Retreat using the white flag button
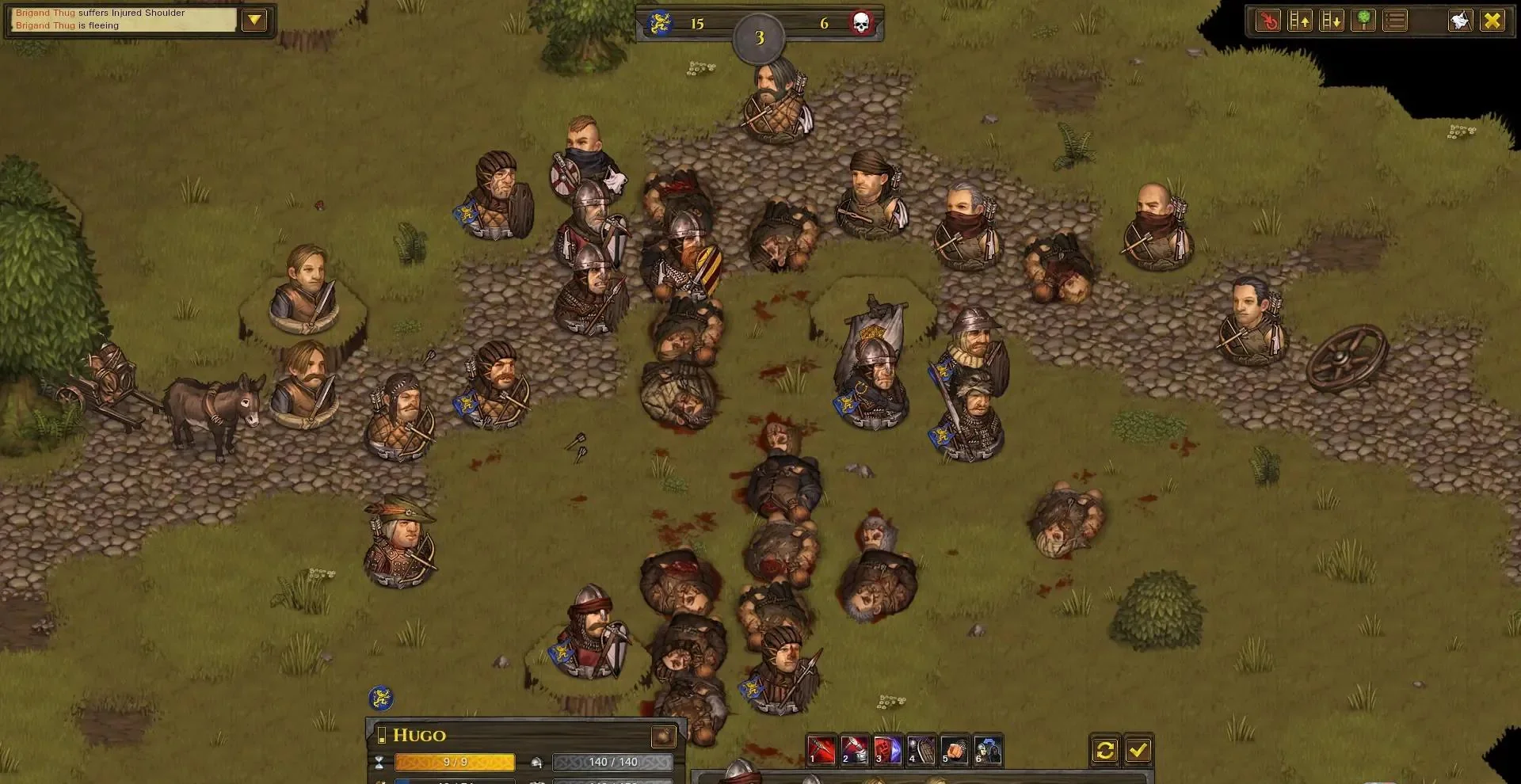This screenshot has height=784, width=1521. (1460, 21)
